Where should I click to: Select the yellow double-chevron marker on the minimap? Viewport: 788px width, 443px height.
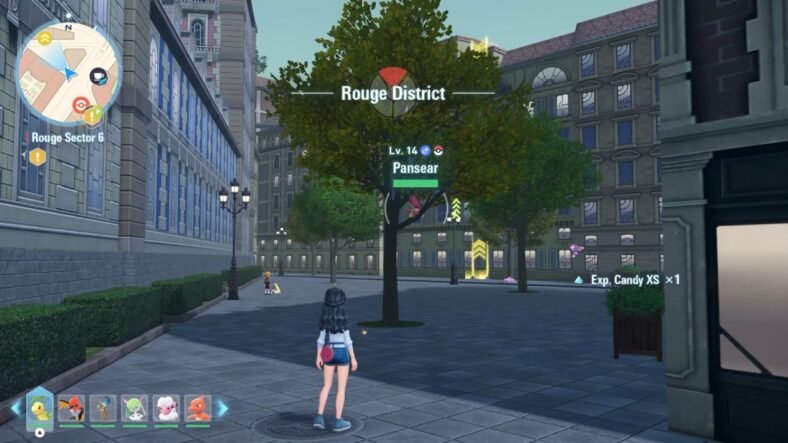point(47,39)
